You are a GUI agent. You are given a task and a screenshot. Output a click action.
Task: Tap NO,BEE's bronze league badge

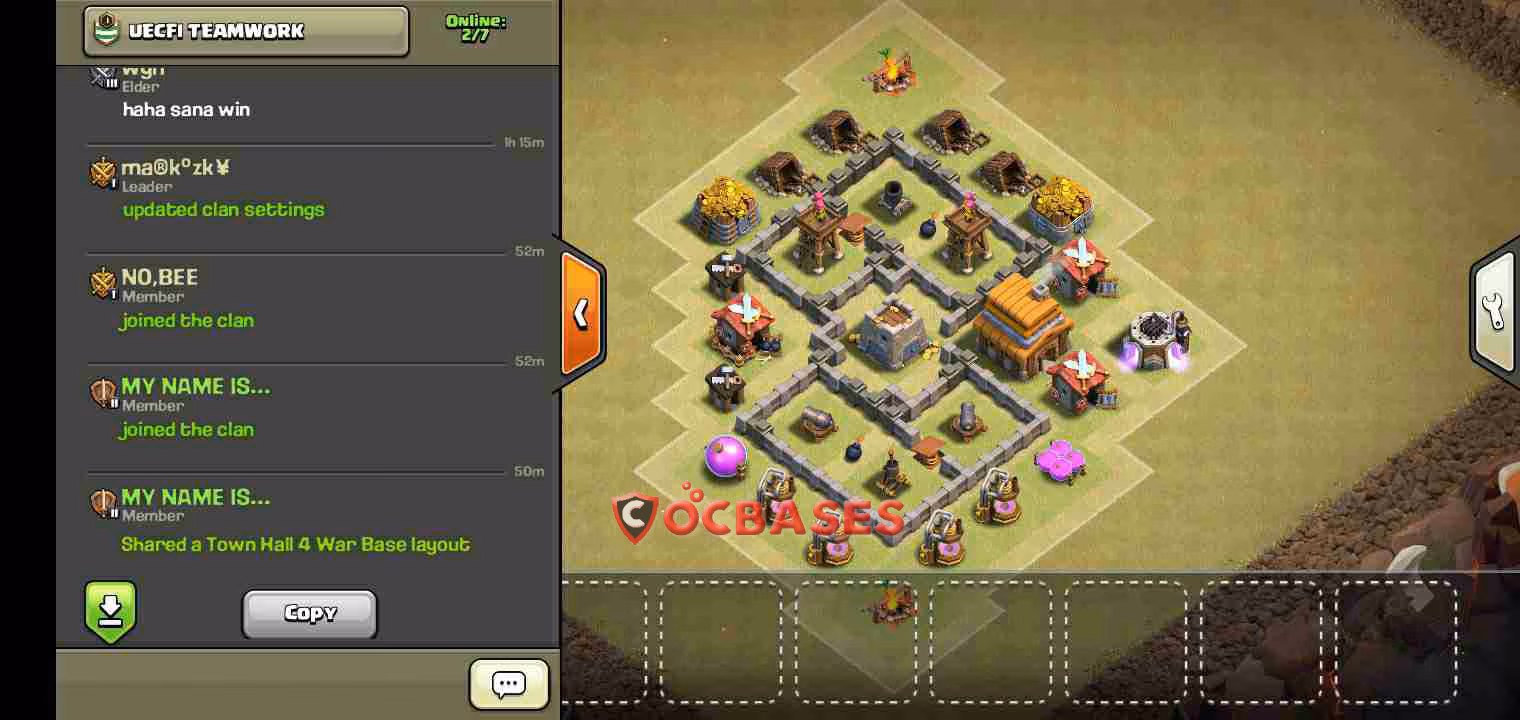(104, 285)
